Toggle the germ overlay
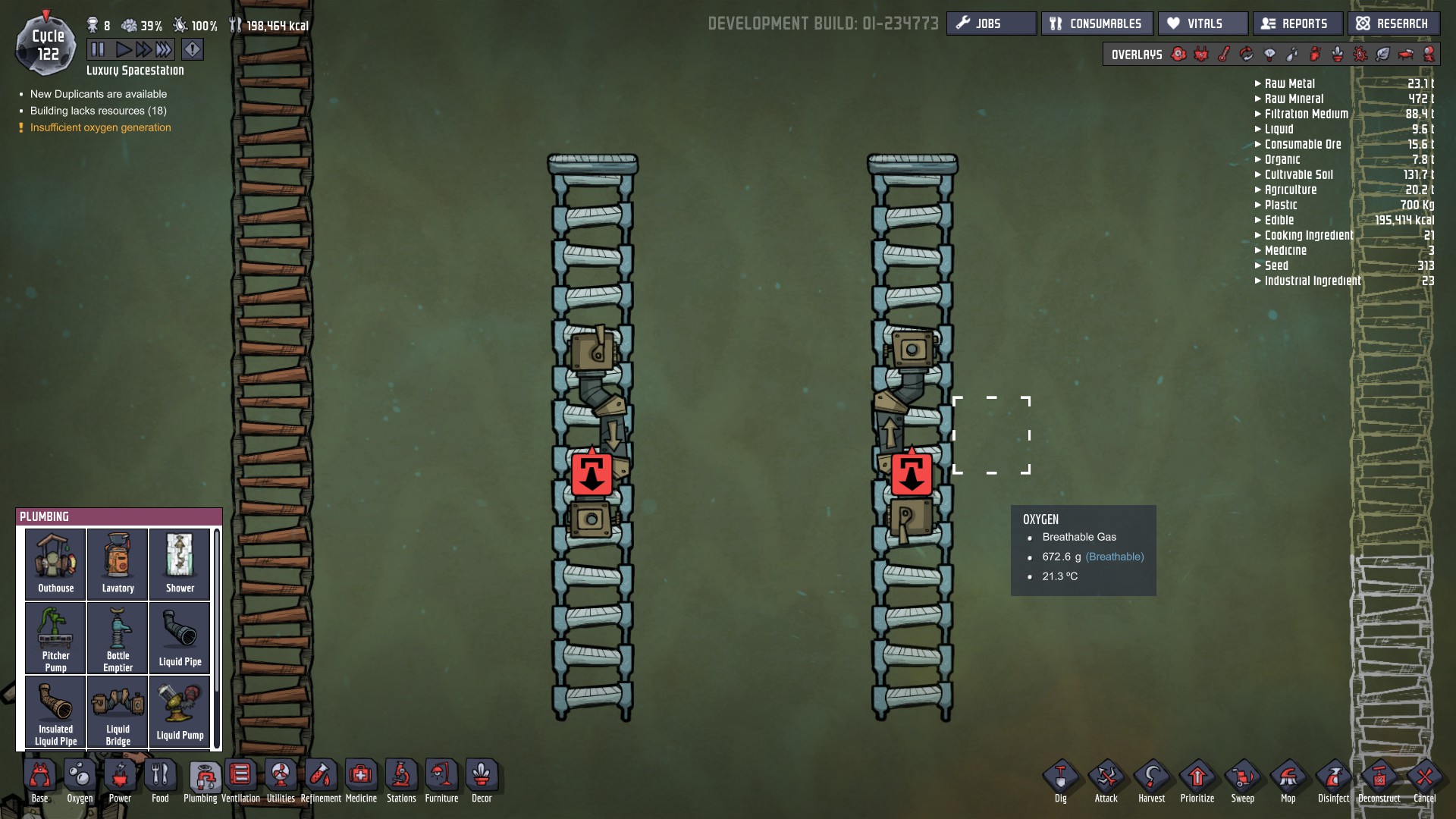This screenshot has height=819, width=1456. (x=1361, y=54)
